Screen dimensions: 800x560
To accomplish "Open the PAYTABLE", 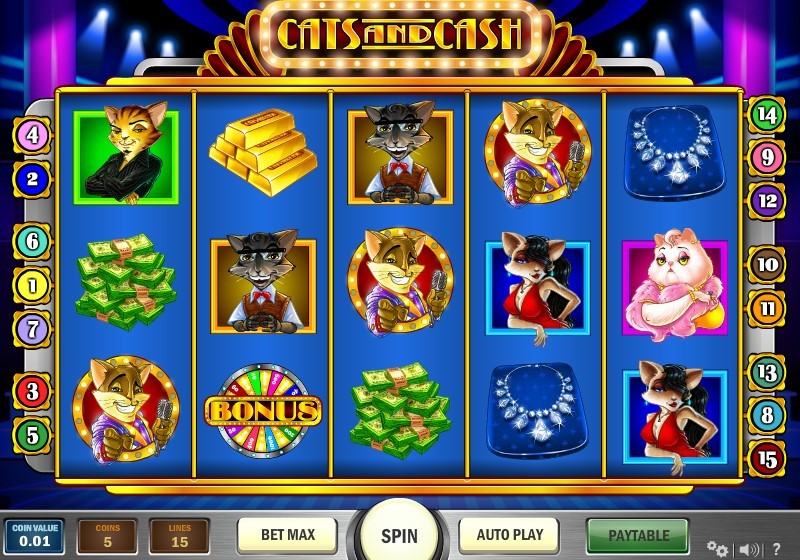I will (x=637, y=535).
